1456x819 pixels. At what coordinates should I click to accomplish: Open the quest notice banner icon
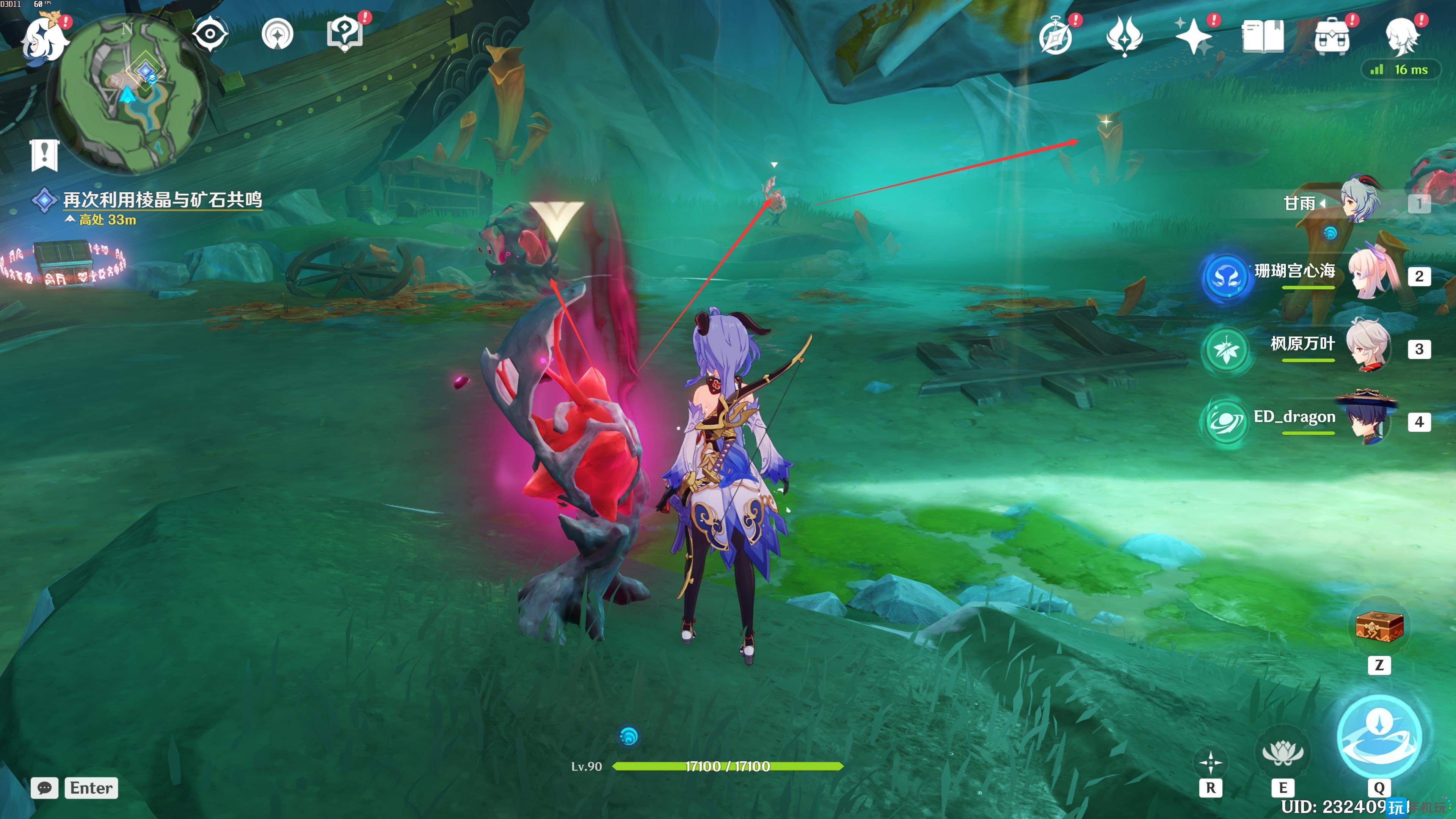[x=45, y=154]
